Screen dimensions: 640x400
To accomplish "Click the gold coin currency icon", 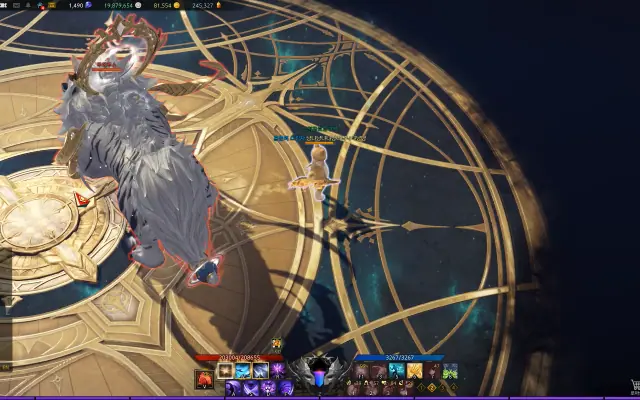I will [177, 5].
